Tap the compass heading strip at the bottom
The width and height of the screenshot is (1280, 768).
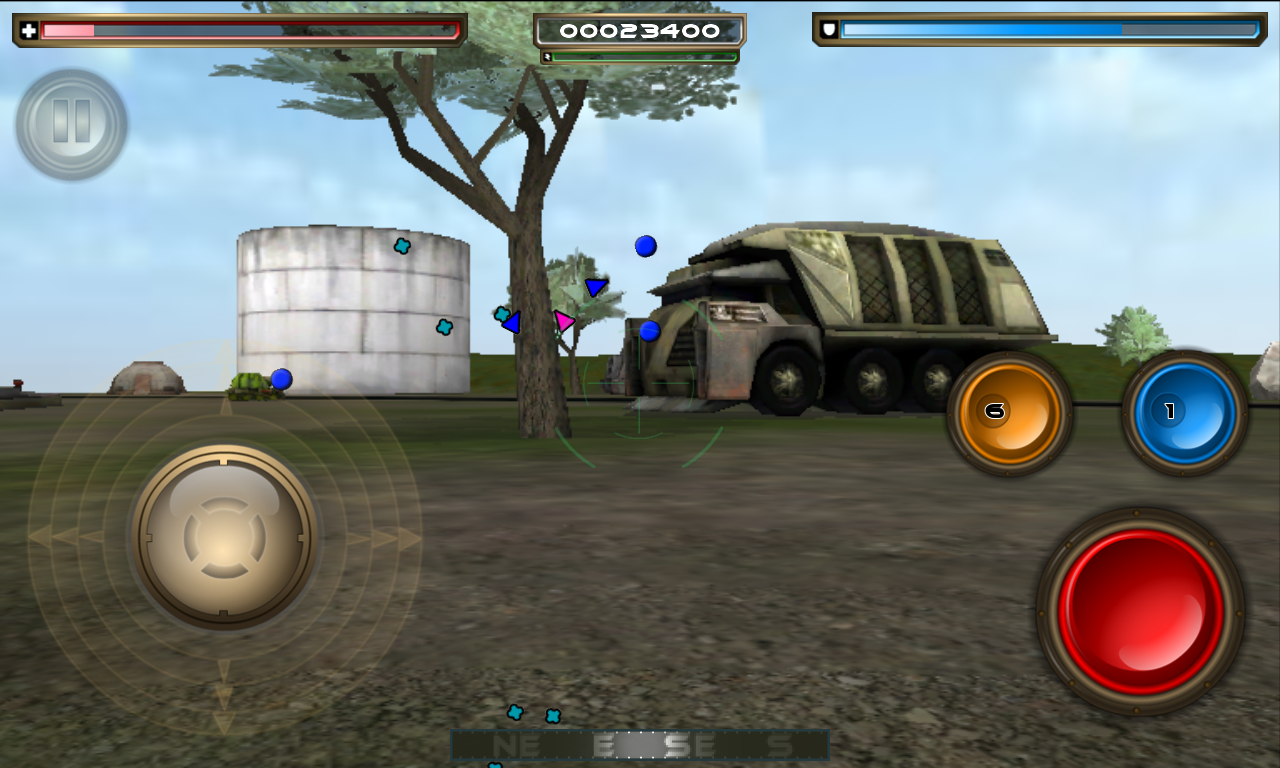[638, 744]
